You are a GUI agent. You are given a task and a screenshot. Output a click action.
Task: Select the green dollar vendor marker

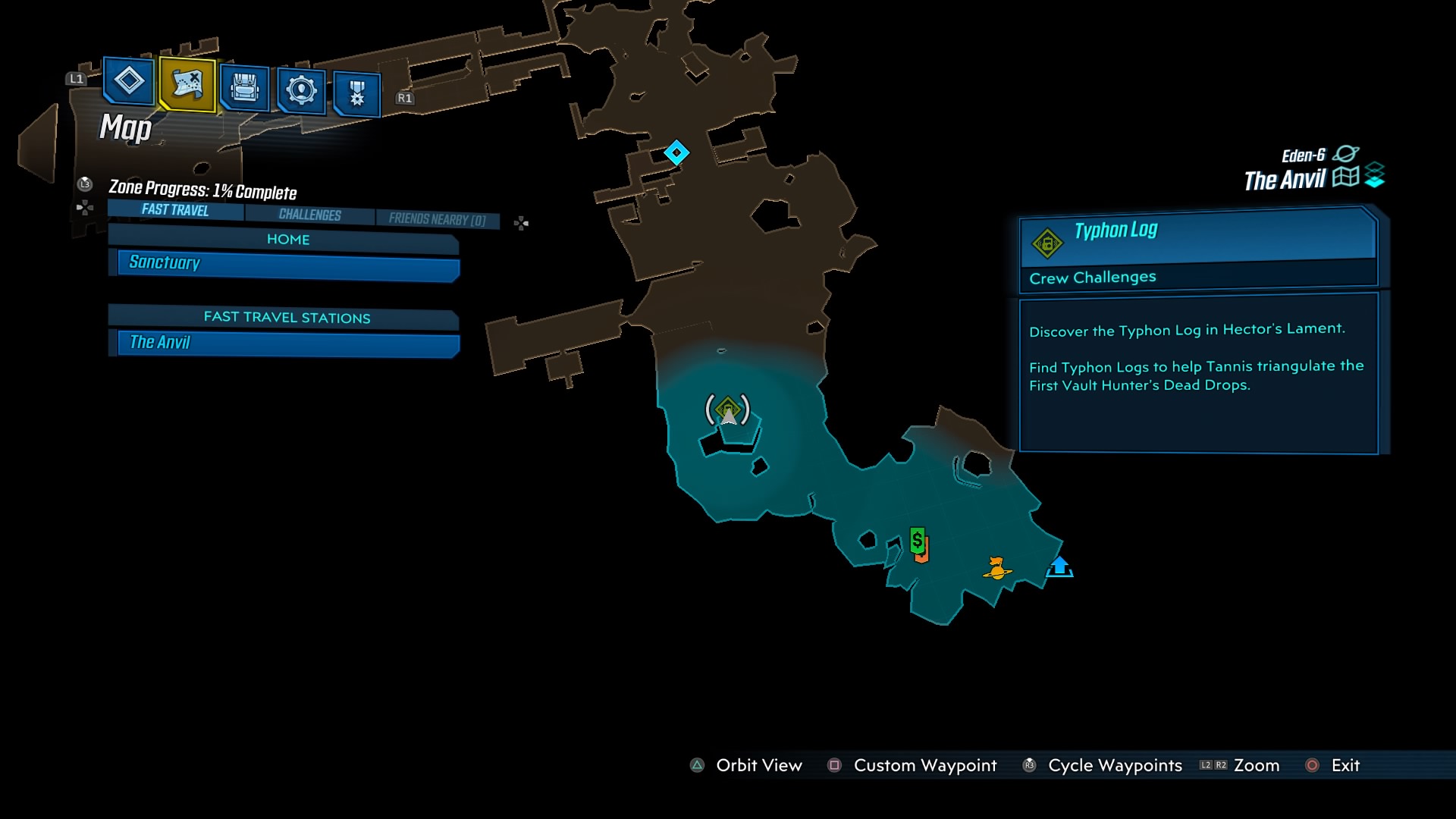(x=916, y=541)
